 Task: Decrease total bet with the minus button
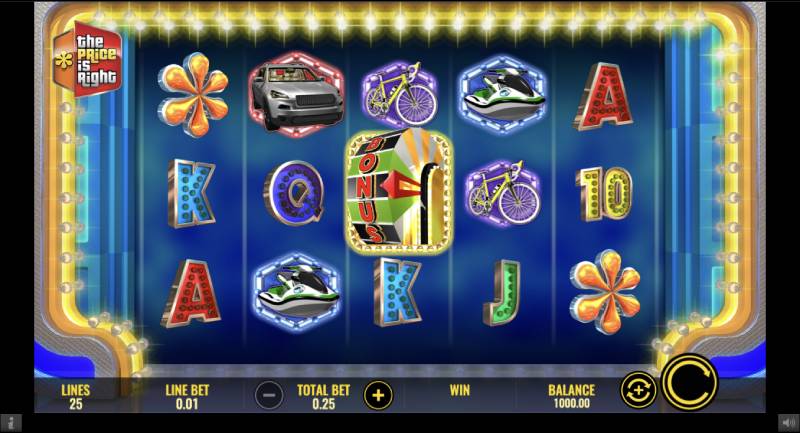point(268,394)
